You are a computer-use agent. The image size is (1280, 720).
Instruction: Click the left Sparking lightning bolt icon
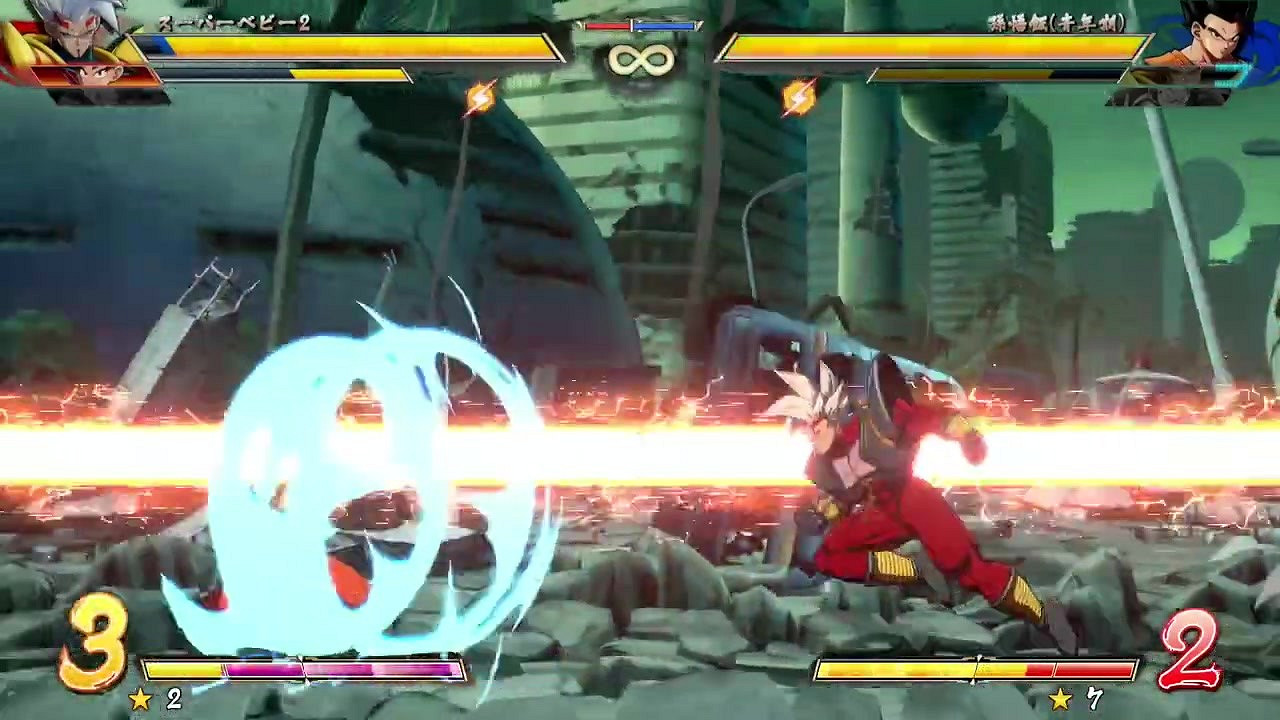tap(478, 97)
